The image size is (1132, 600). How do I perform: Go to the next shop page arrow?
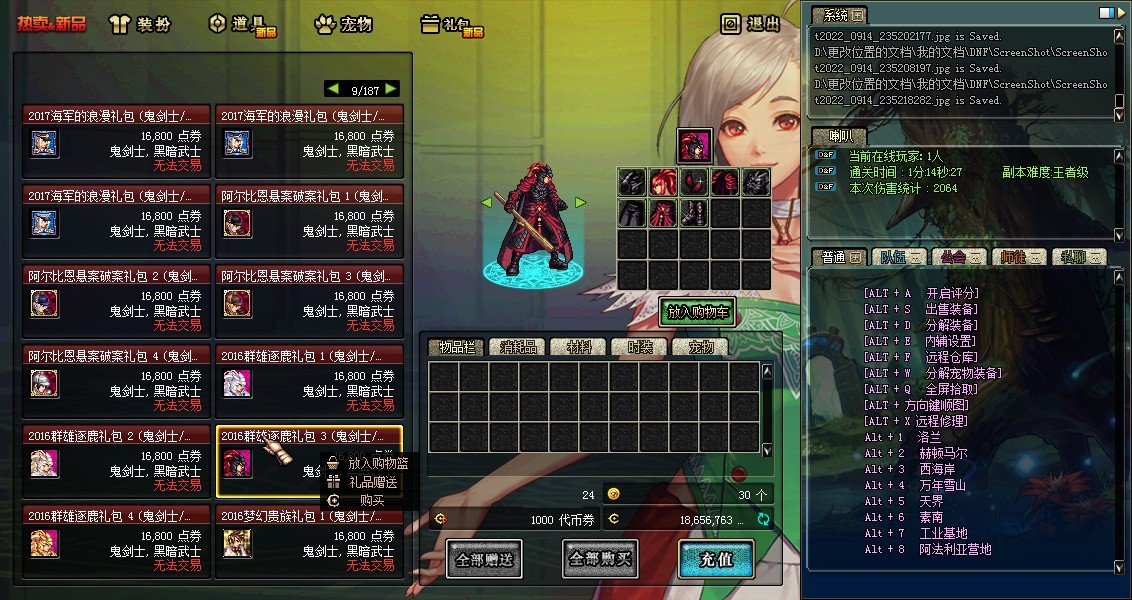391,89
